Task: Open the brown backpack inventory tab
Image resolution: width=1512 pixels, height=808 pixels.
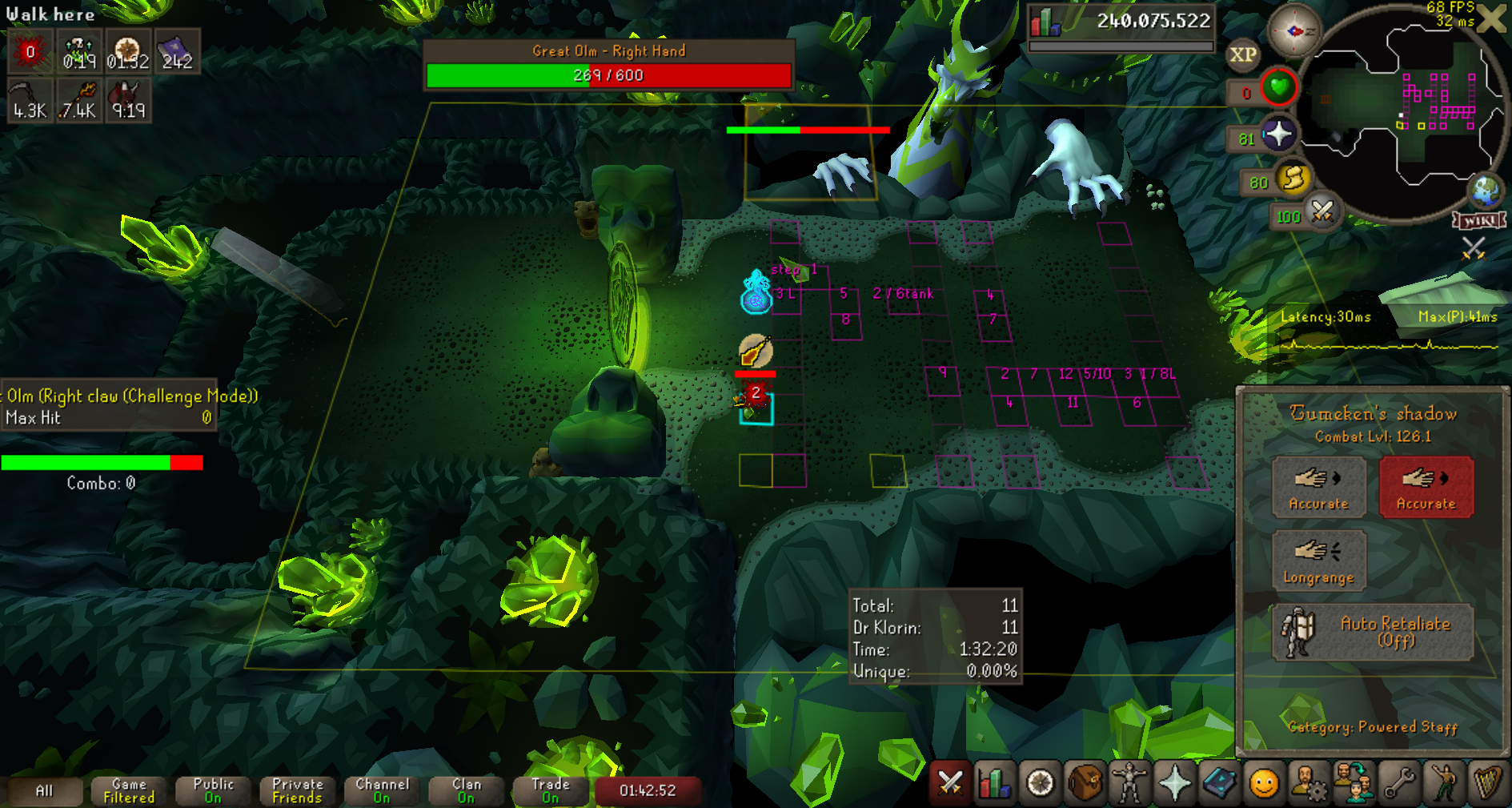Action: point(1085,783)
